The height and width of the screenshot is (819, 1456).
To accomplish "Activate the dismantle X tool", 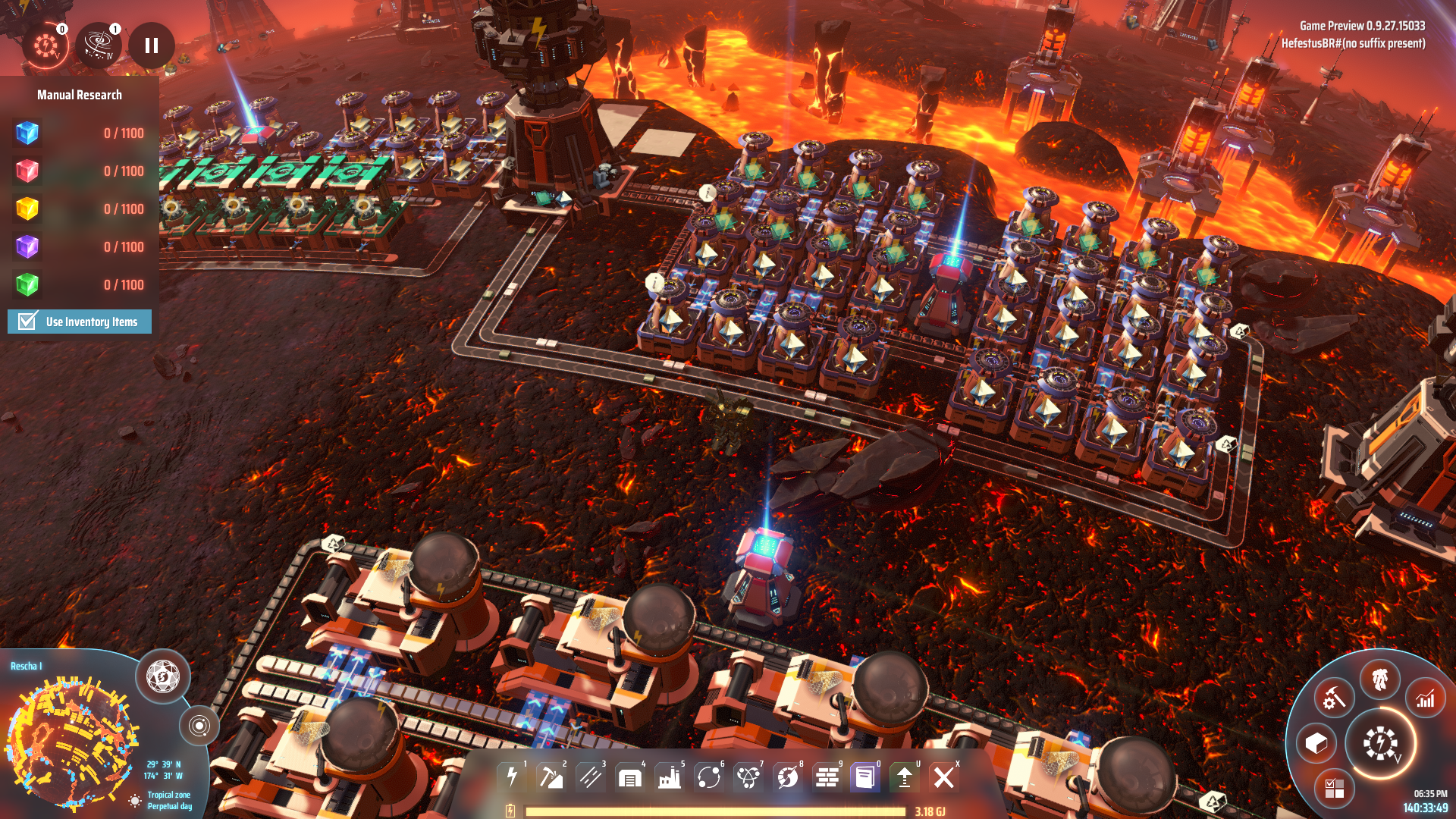I will (x=944, y=777).
